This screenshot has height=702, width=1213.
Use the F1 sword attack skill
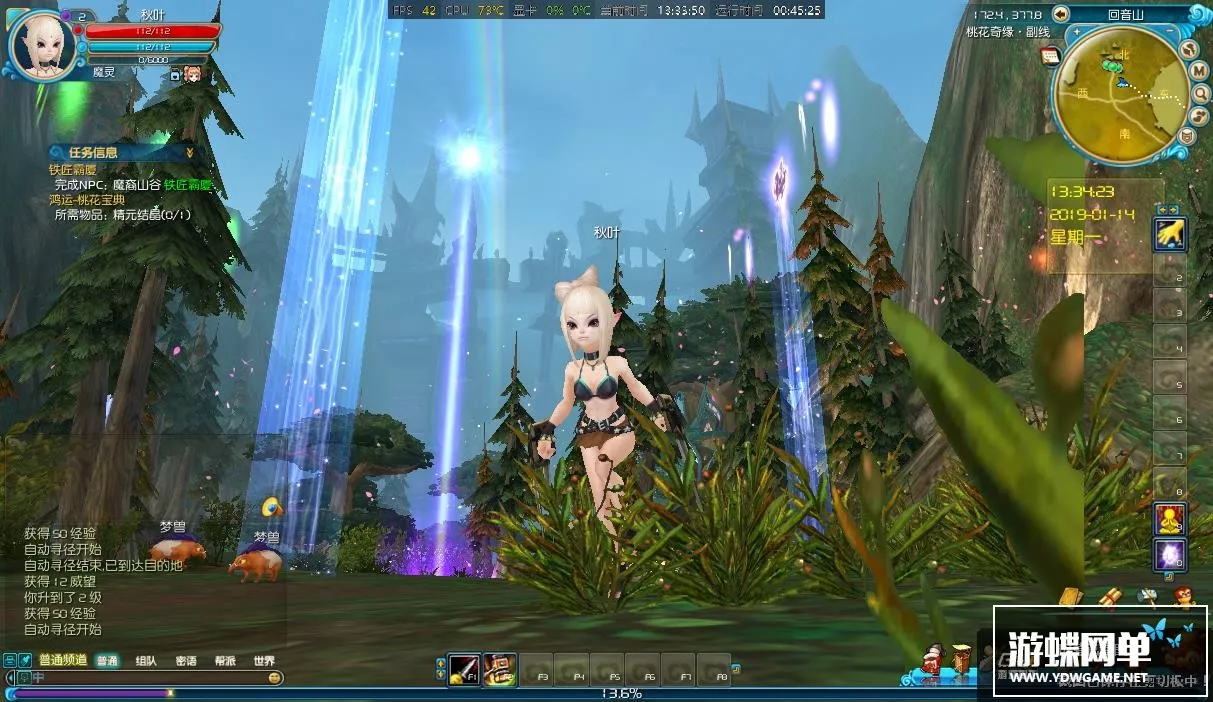(464, 669)
